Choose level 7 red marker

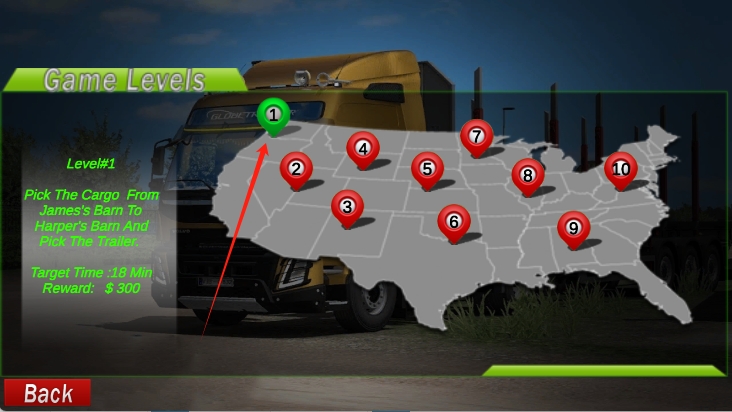pyautogui.click(x=476, y=135)
